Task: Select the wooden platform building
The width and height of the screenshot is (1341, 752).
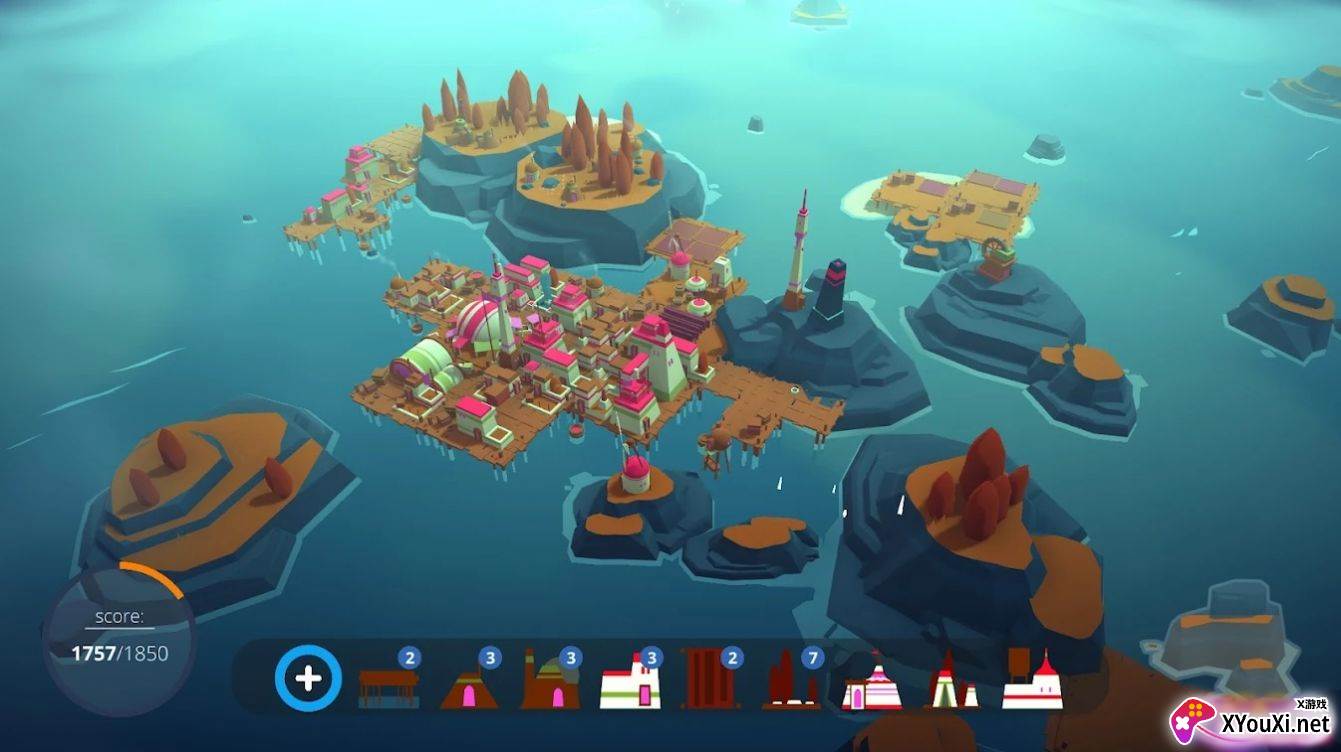Action: click(388, 685)
